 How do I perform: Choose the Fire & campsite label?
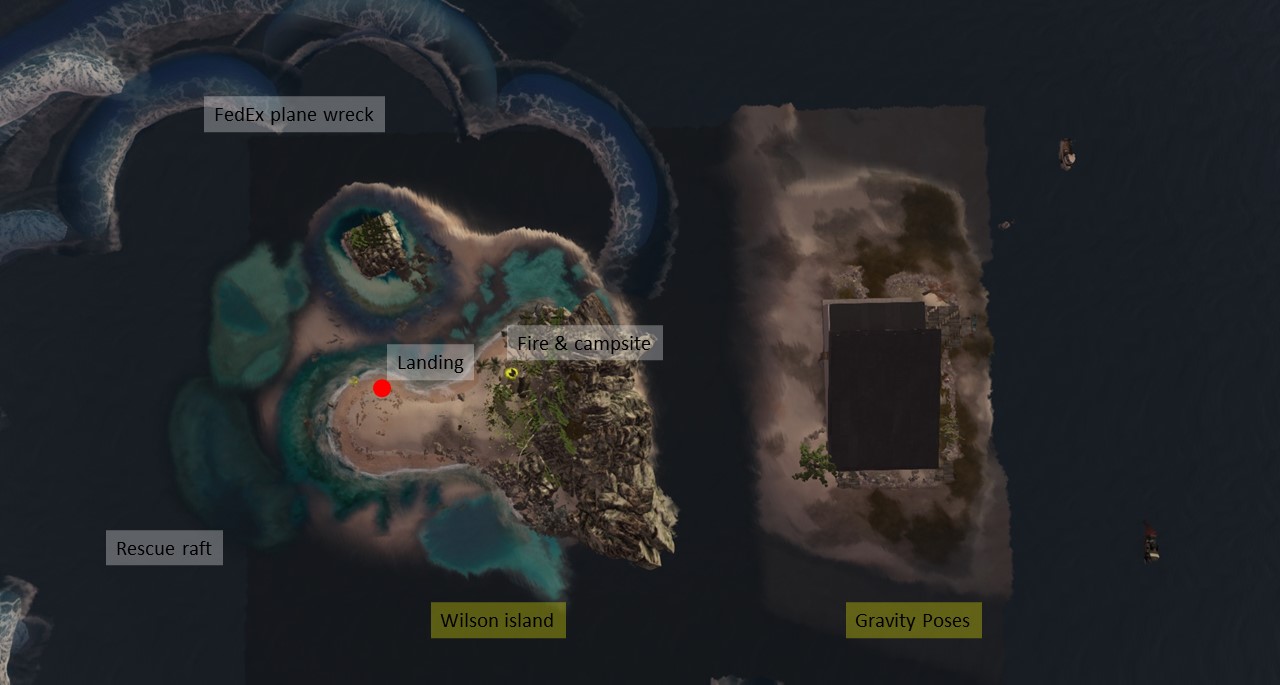[x=584, y=344]
